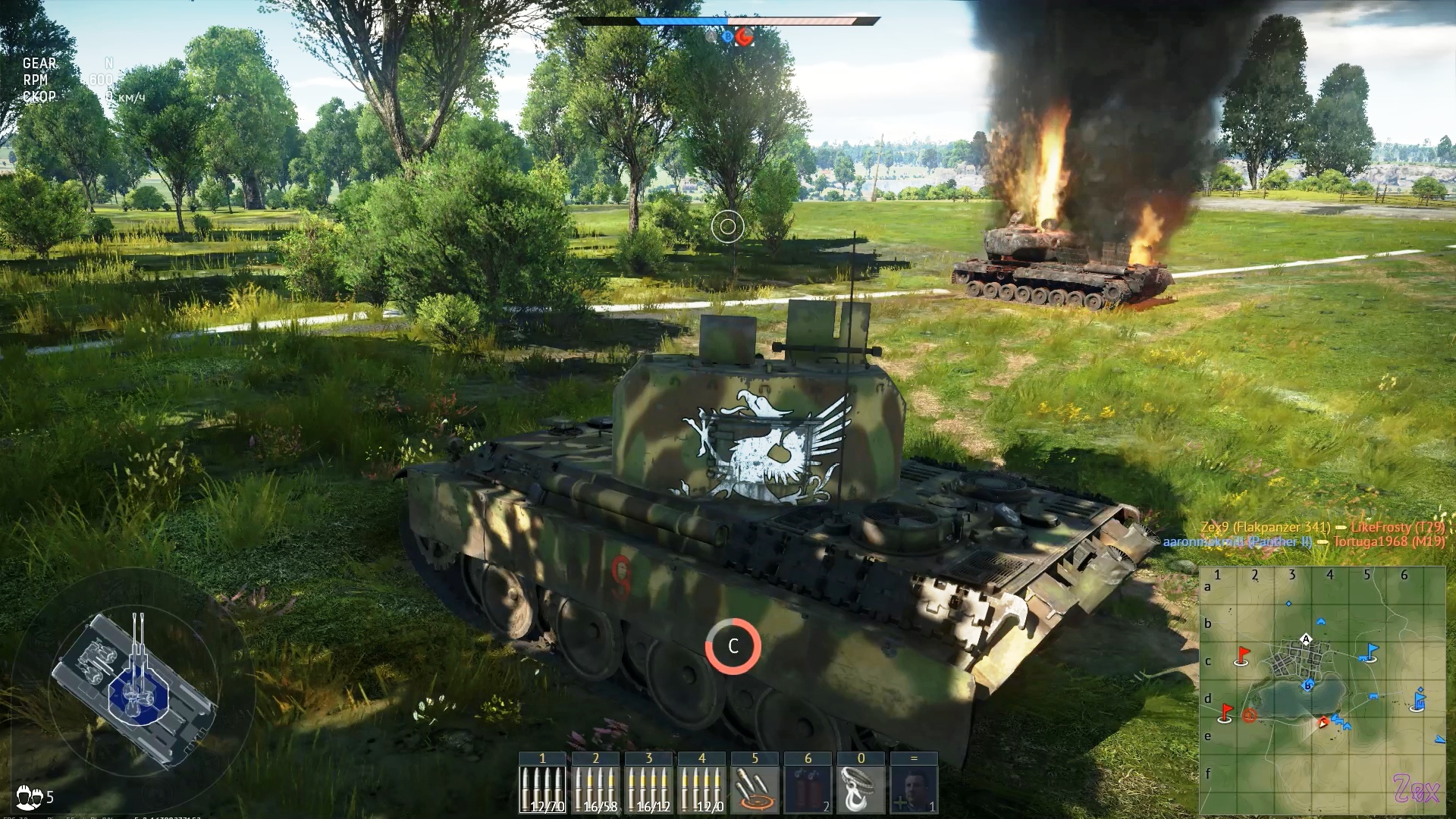Image resolution: width=1456 pixels, height=819 pixels.
Task: Click capture point A on the minimap
Action: tap(1306, 639)
